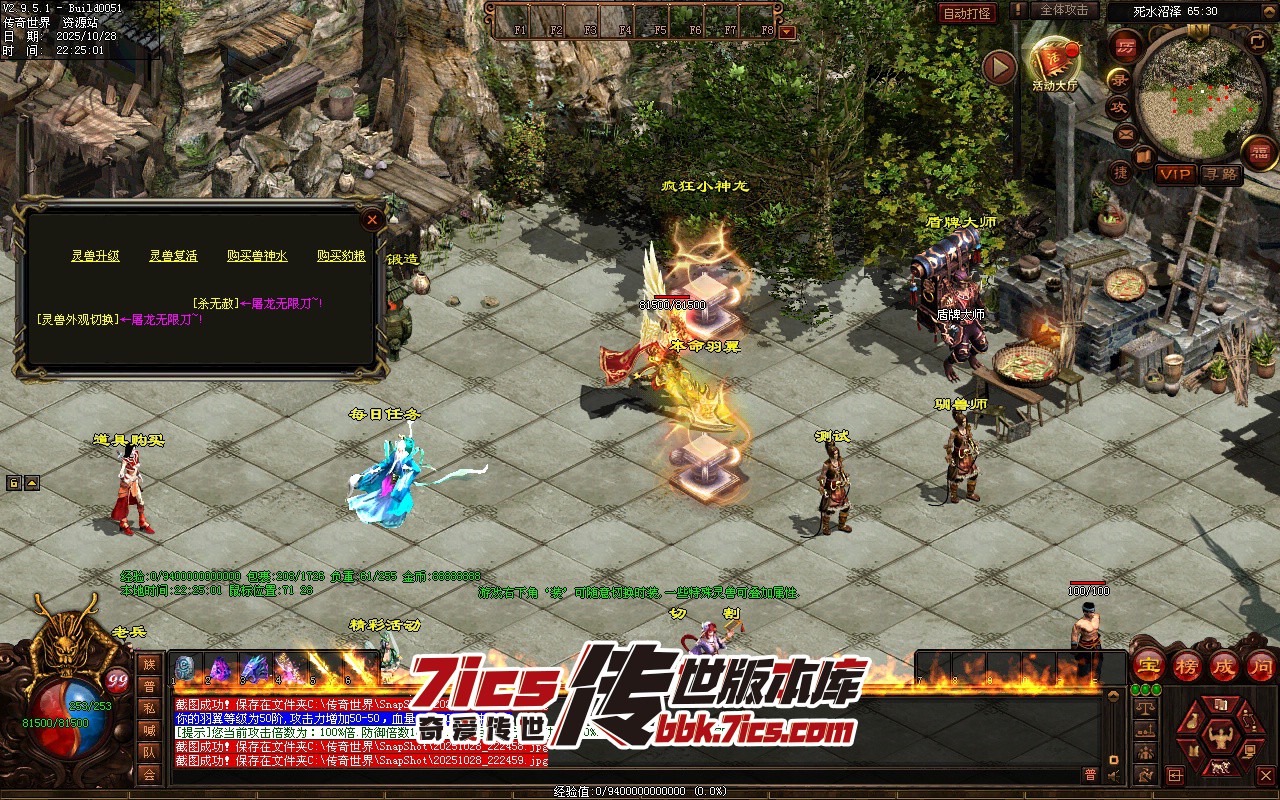
Task: Toggle the 自动打怪 auto-fight button
Action: pyautogui.click(x=968, y=13)
